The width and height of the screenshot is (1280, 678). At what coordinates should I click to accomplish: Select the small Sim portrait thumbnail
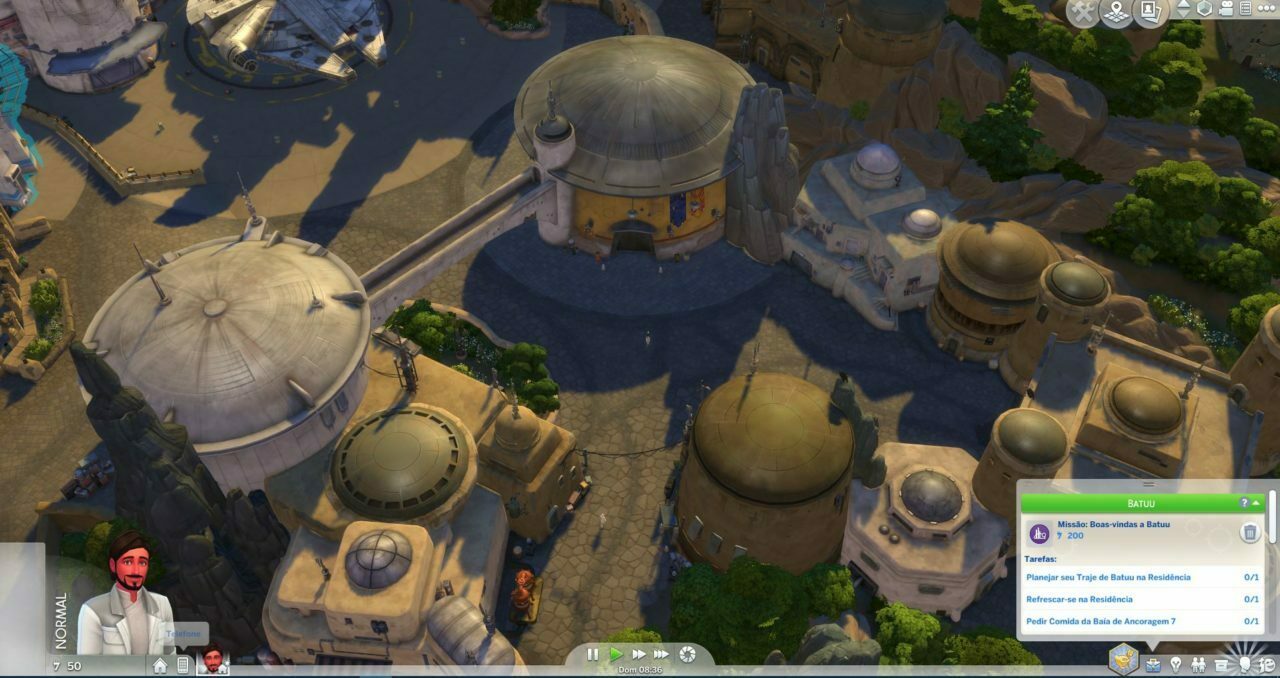point(212,660)
